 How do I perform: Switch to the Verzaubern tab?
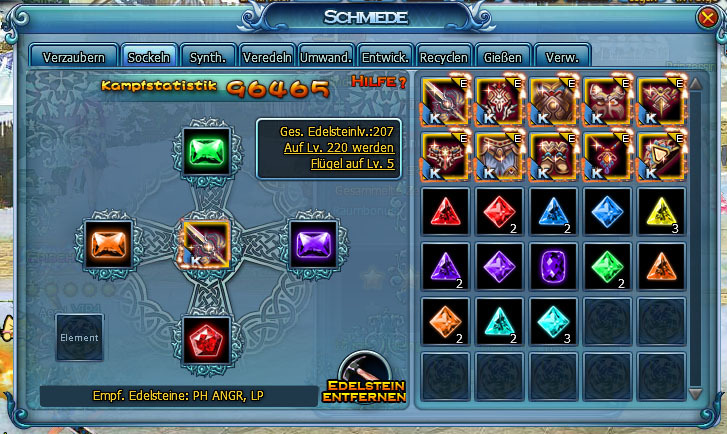coord(73,56)
